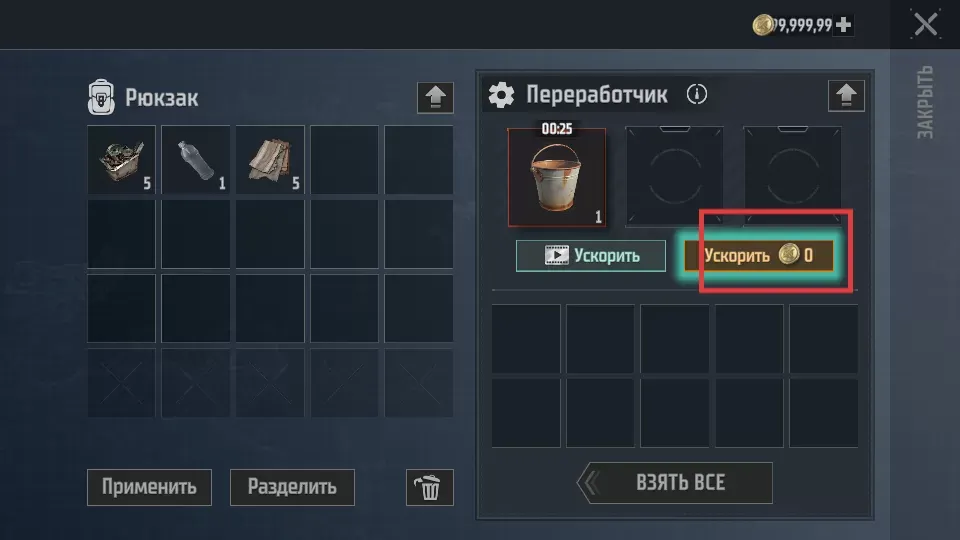Click the recycler's up-arrow button
Image resolution: width=960 pixels, height=540 pixels.
(846, 95)
